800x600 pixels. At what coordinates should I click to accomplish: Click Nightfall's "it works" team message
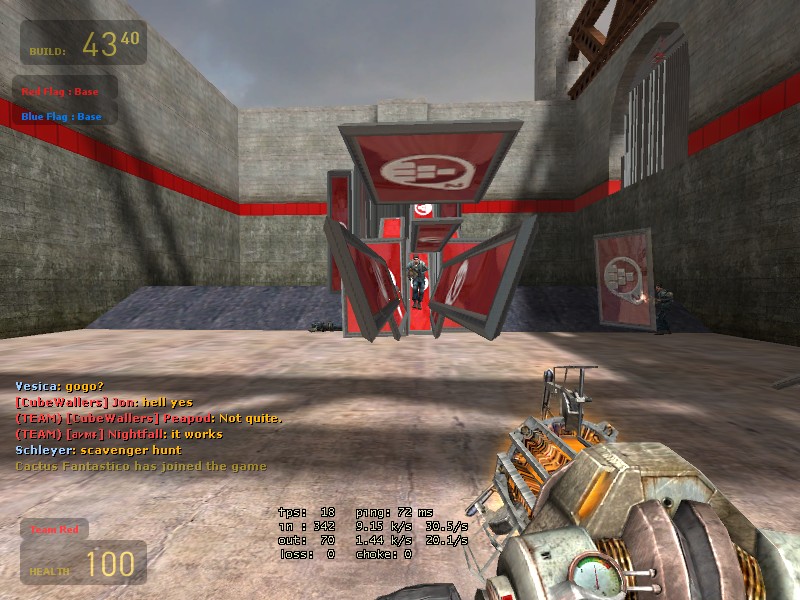pos(119,434)
